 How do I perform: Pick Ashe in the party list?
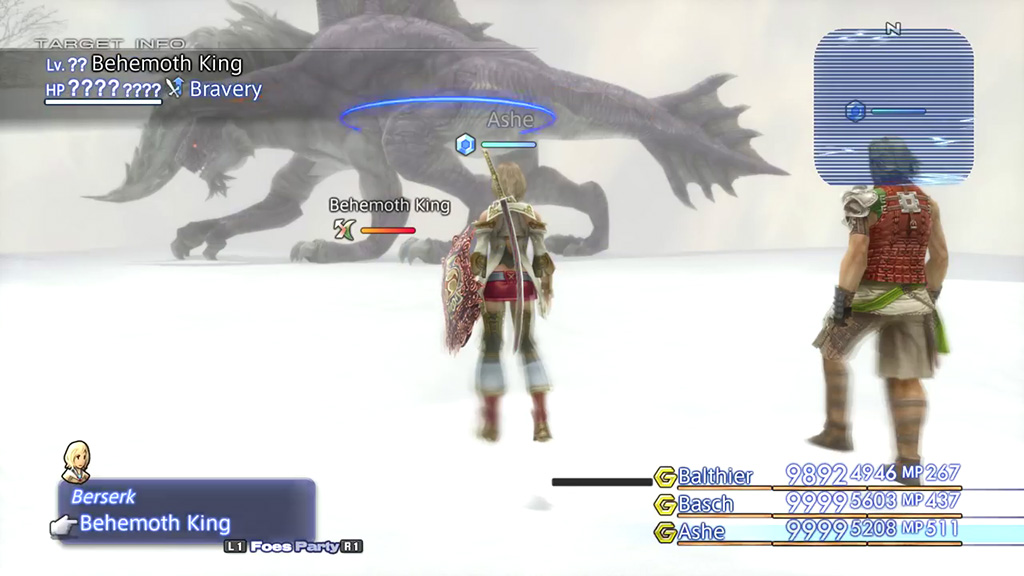tap(702, 531)
